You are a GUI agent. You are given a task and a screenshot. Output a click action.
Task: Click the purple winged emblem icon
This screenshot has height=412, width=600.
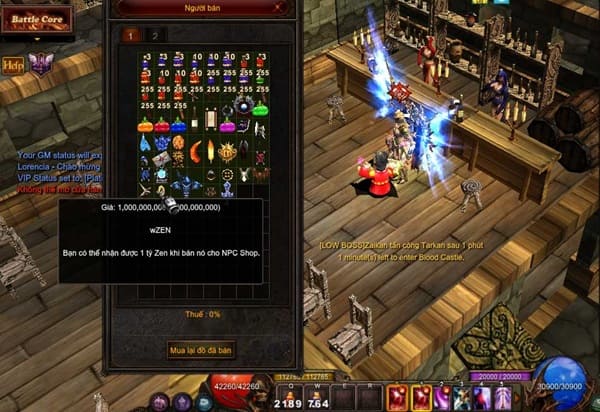coord(40,65)
